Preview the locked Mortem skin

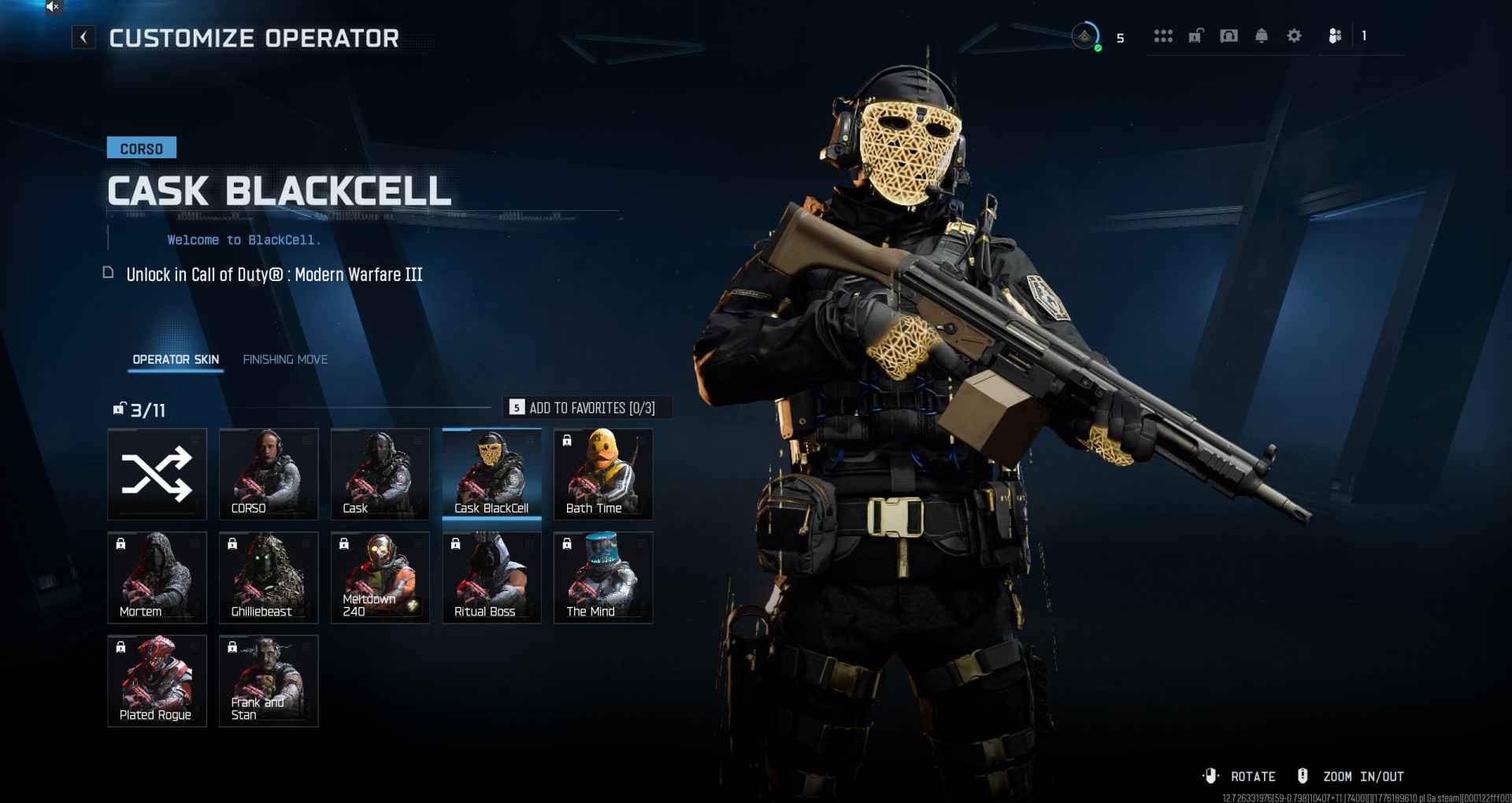157,577
